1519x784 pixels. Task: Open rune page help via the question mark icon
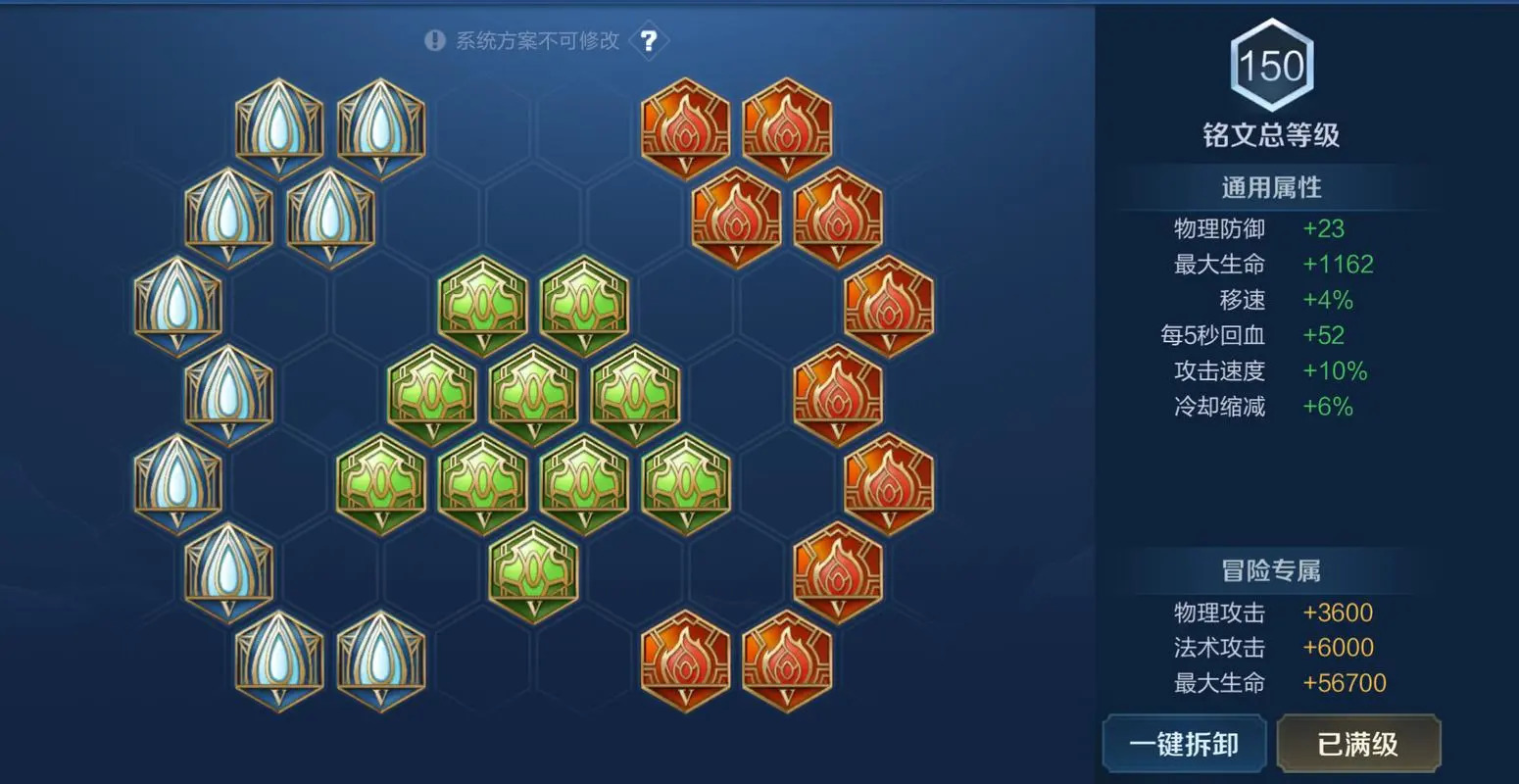(649, 40)
